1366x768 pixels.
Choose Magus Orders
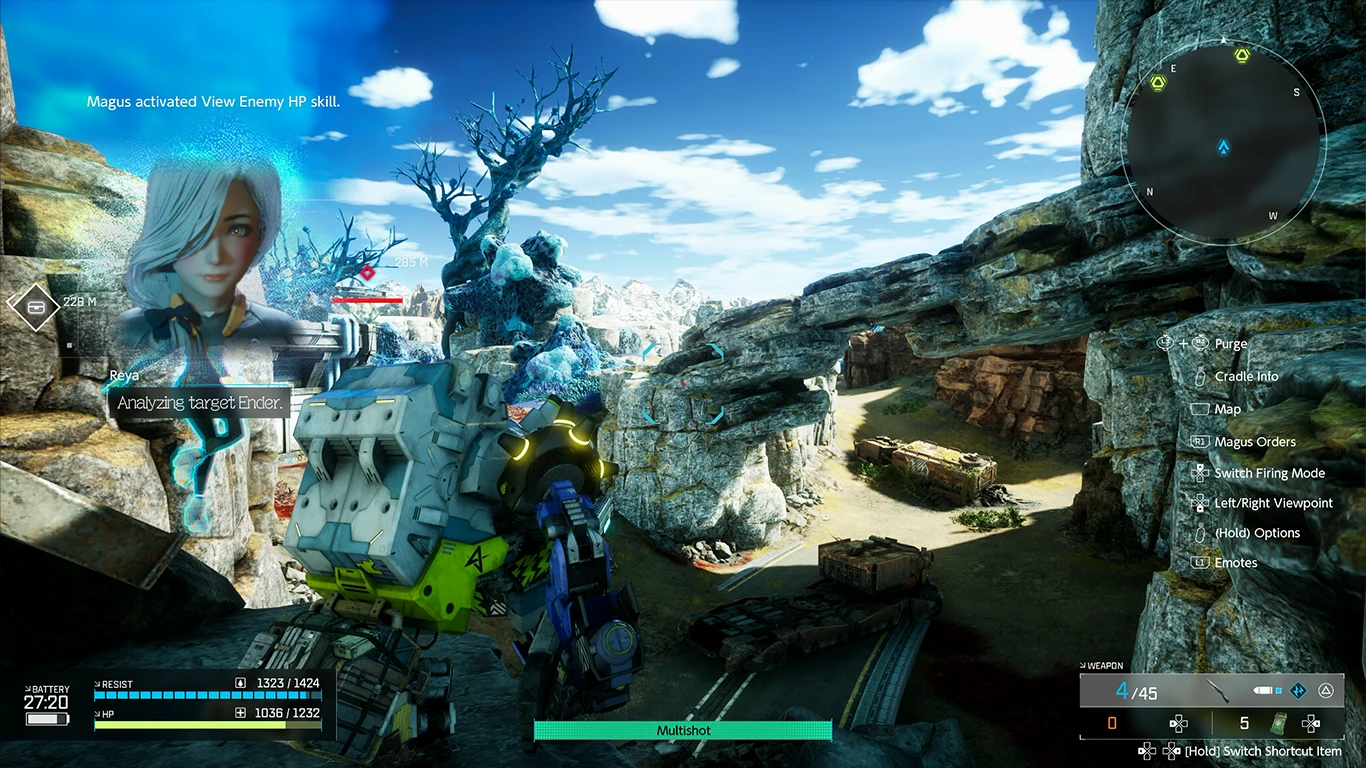[x=1254, y=442]
